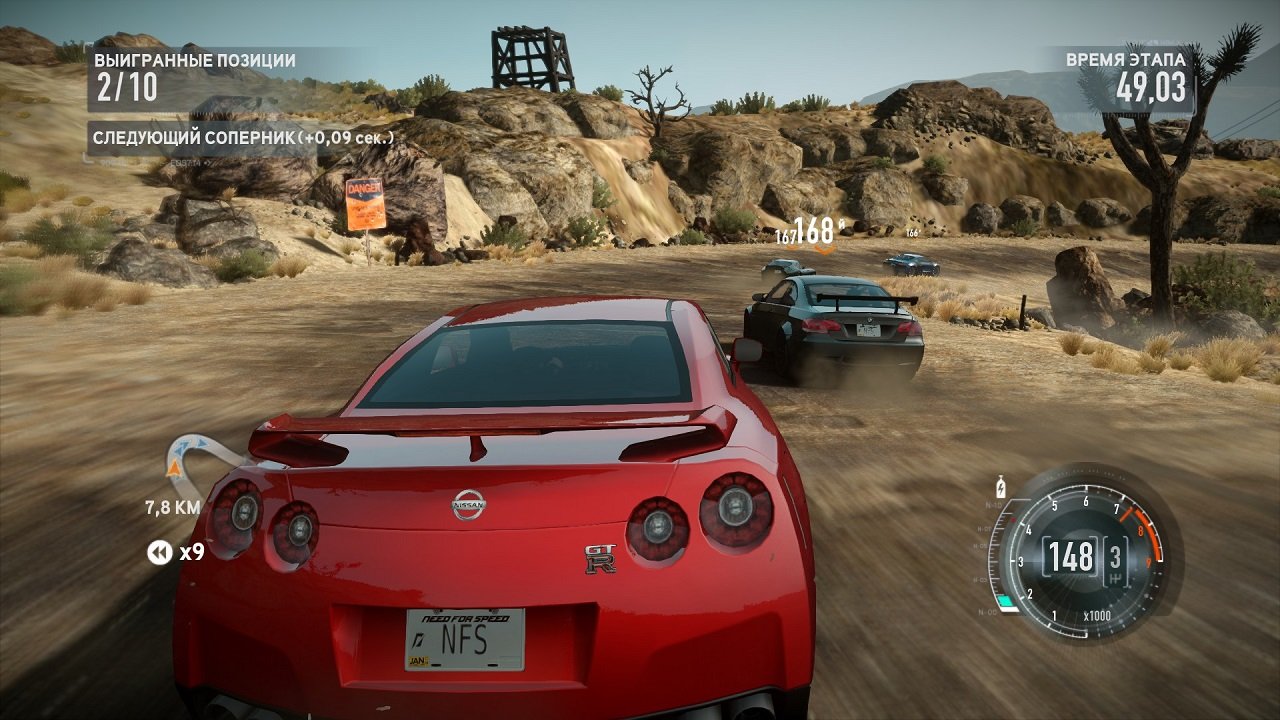Click the cyan nitrous fill bar on the gauge
Screen dimensions: 1280x720
pos(1006,599)
